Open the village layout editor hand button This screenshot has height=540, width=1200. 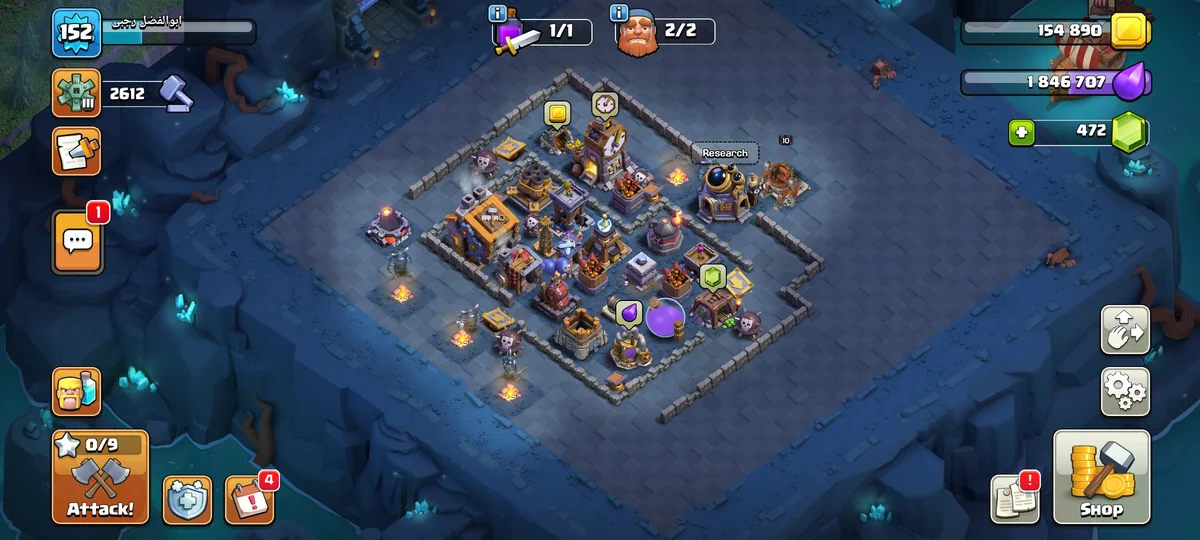[x=1125, y=330]
